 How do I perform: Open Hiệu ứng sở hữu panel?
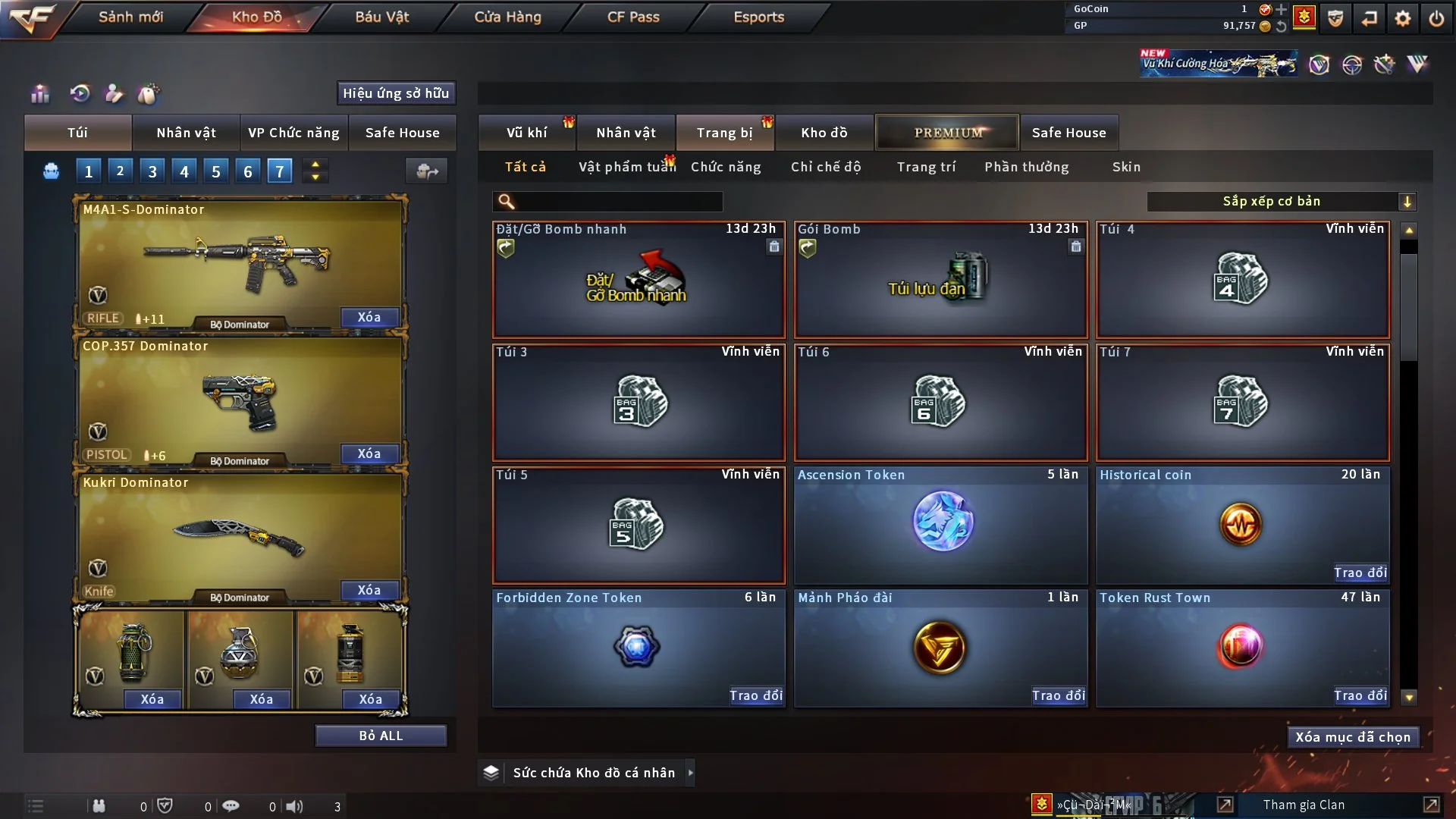396,93
